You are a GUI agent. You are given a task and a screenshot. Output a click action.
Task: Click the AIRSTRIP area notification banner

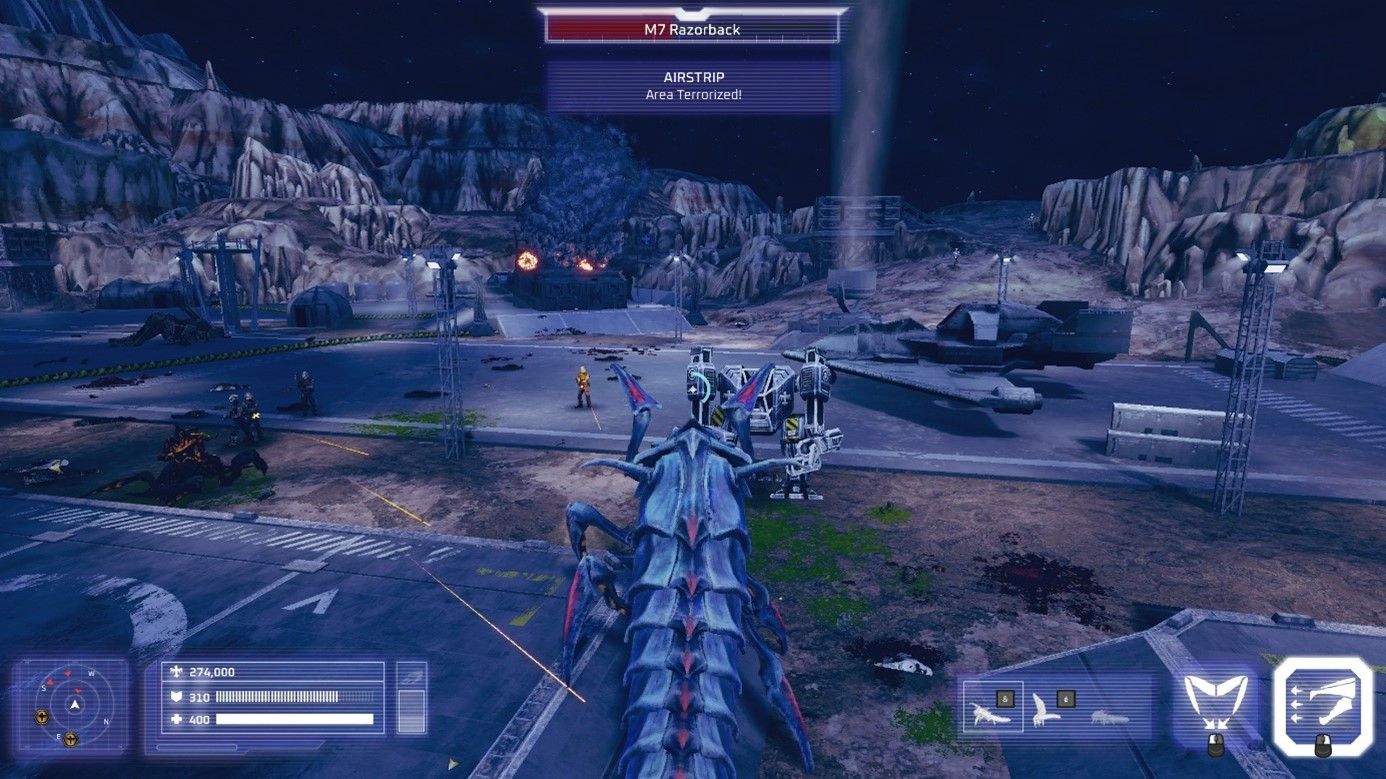693,85
